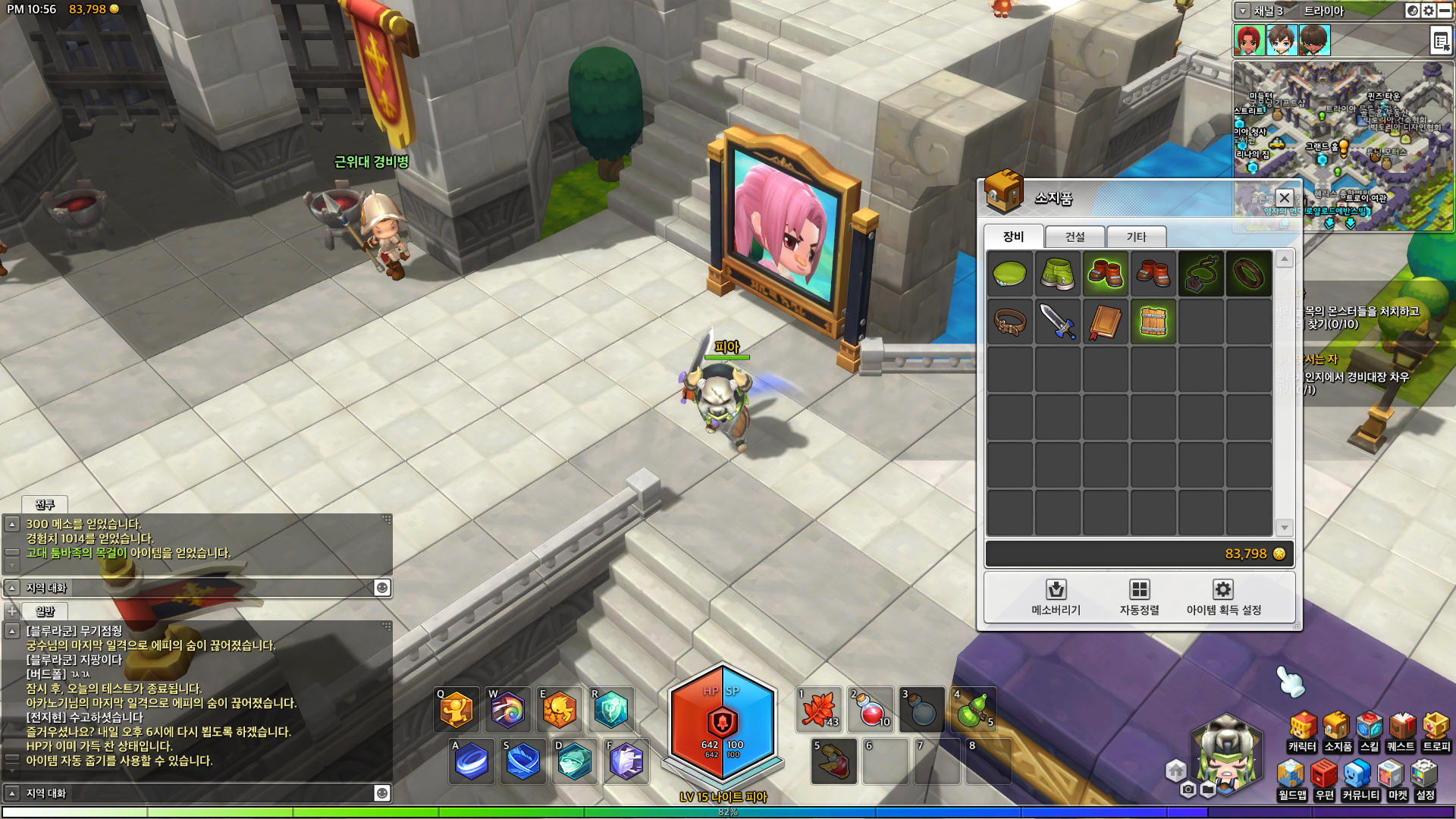Open the 스킬 skill menu
Screen dimensions: 1456x819
tap(1370, 733)
